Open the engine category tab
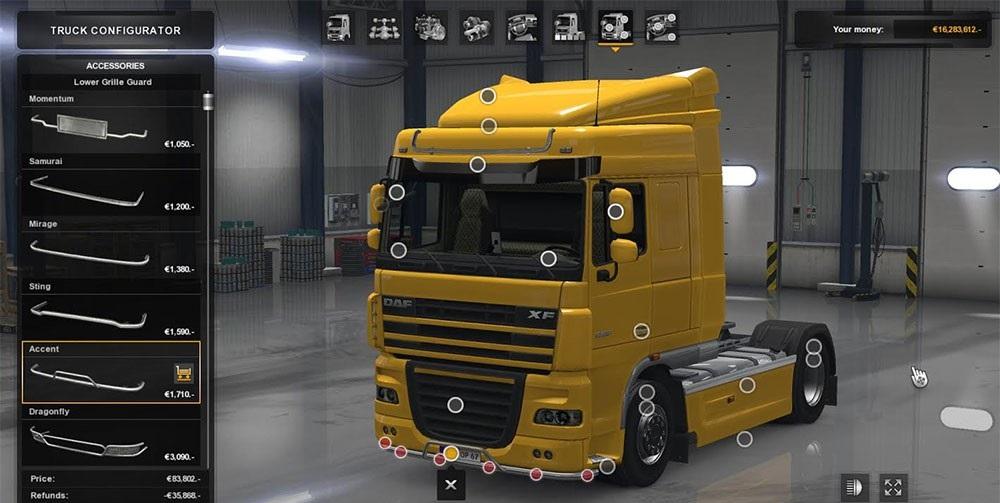The image size is (1000, 503). pos(430,27)
